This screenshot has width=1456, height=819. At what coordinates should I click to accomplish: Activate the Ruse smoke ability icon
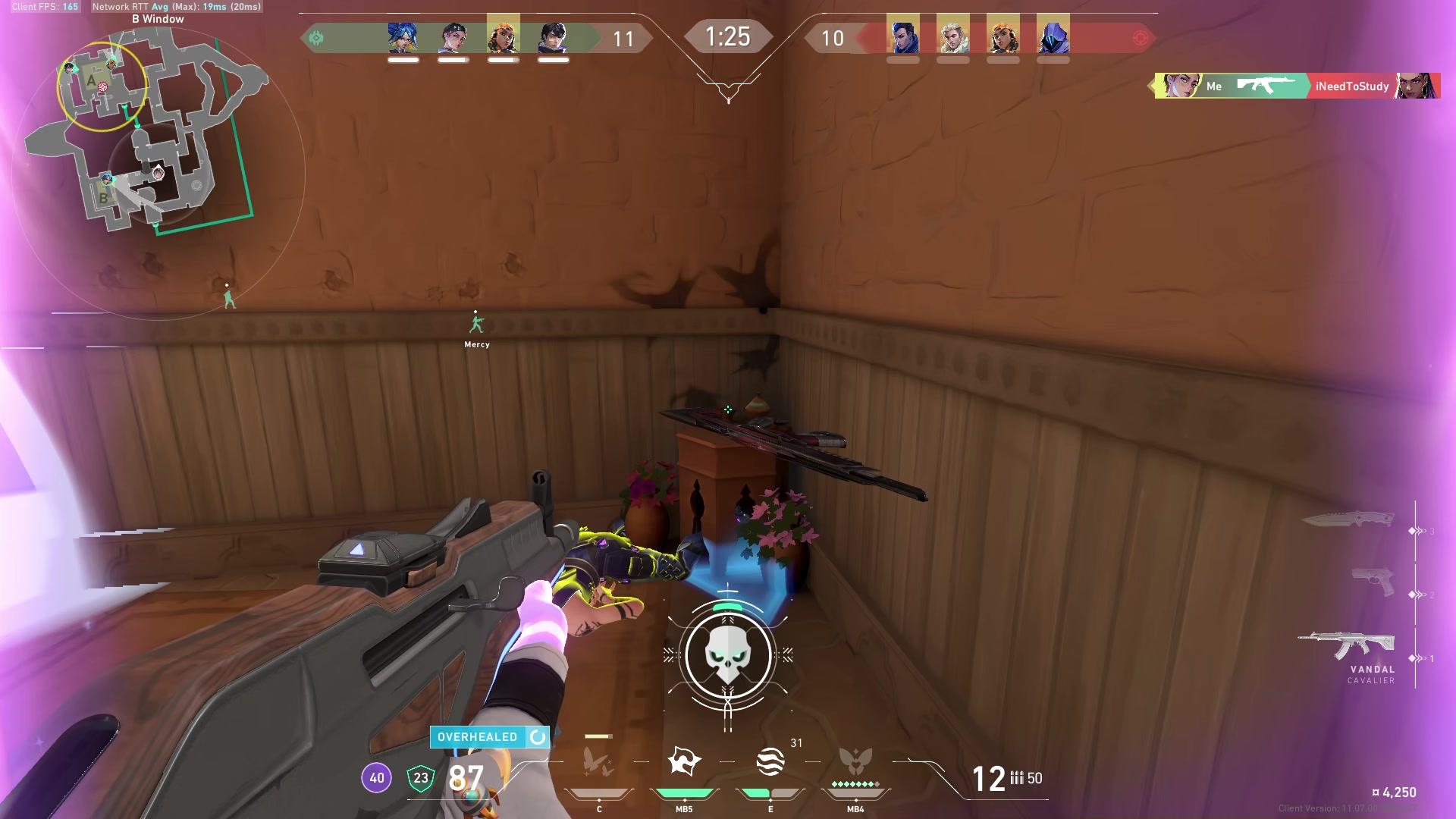click(770, 761)
